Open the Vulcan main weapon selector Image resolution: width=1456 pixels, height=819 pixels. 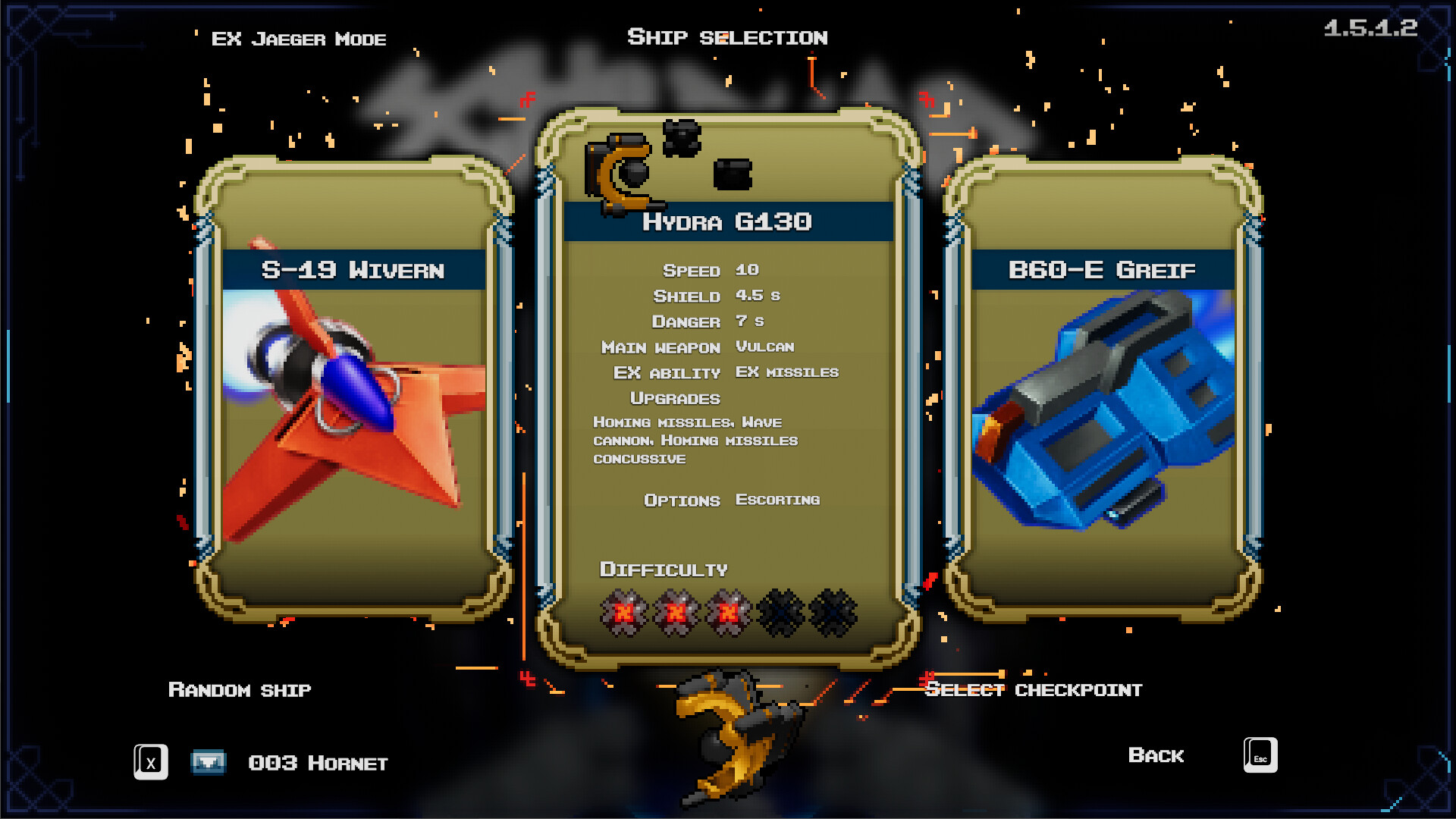[764, 347]
